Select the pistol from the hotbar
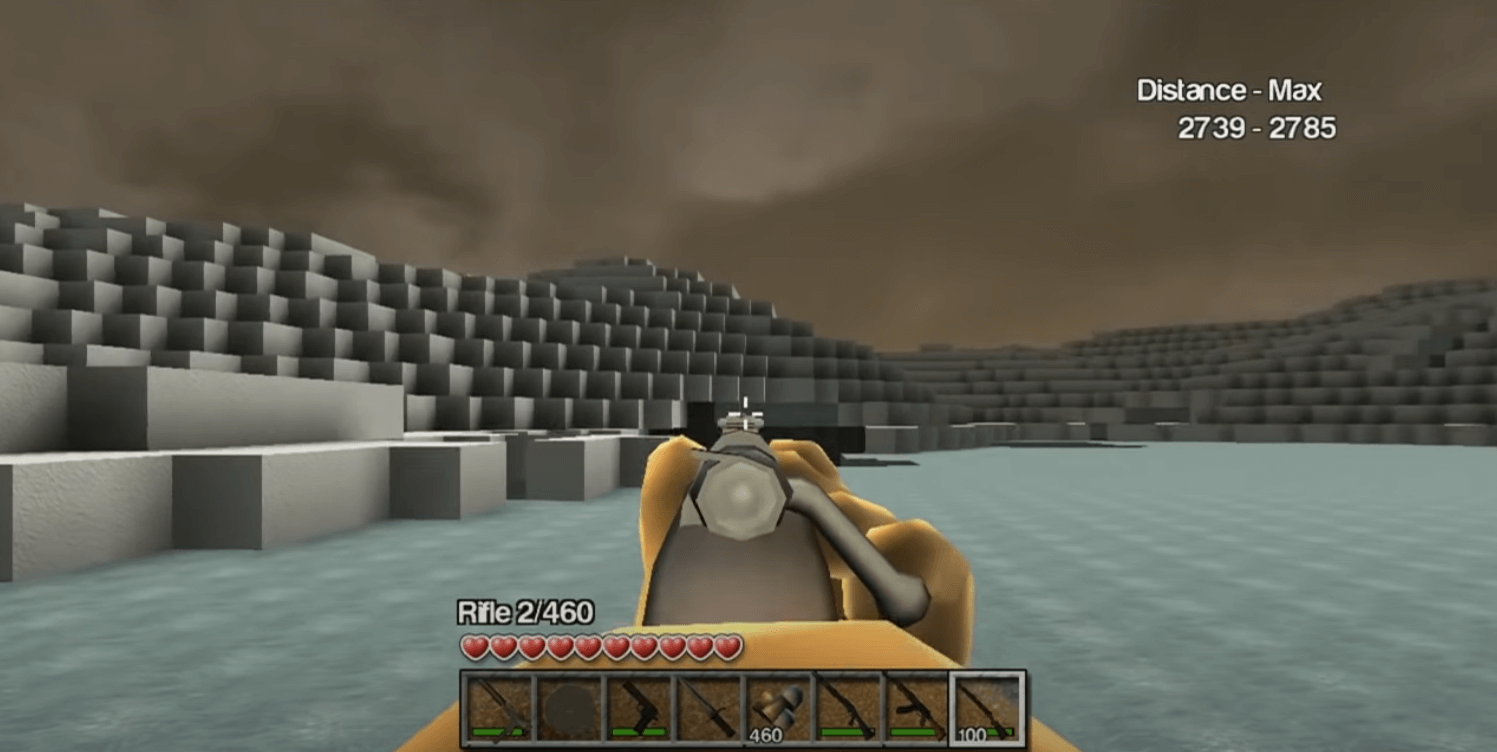This screenshot has height=752, width=1497. (x=637, y=705)
